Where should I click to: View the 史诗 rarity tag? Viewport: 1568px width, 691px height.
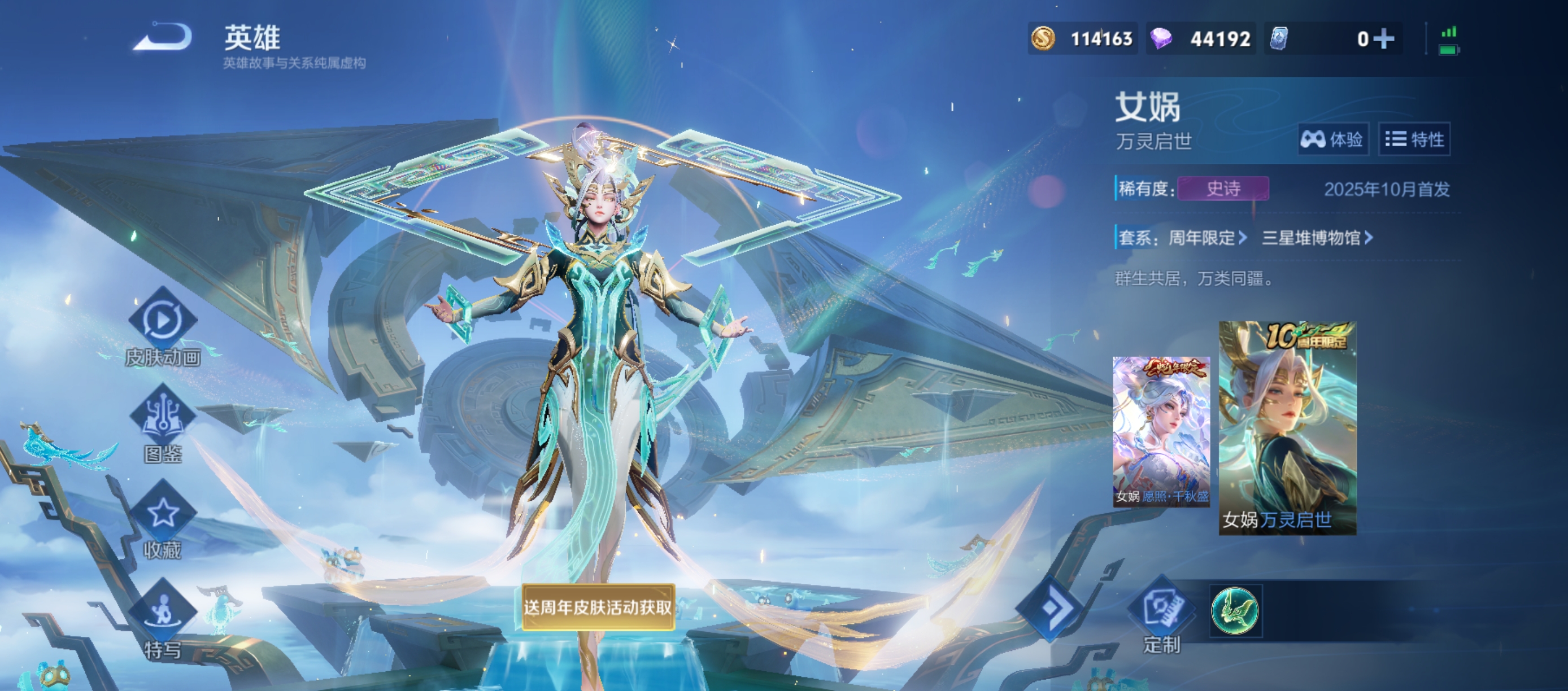coord(1223,189)
